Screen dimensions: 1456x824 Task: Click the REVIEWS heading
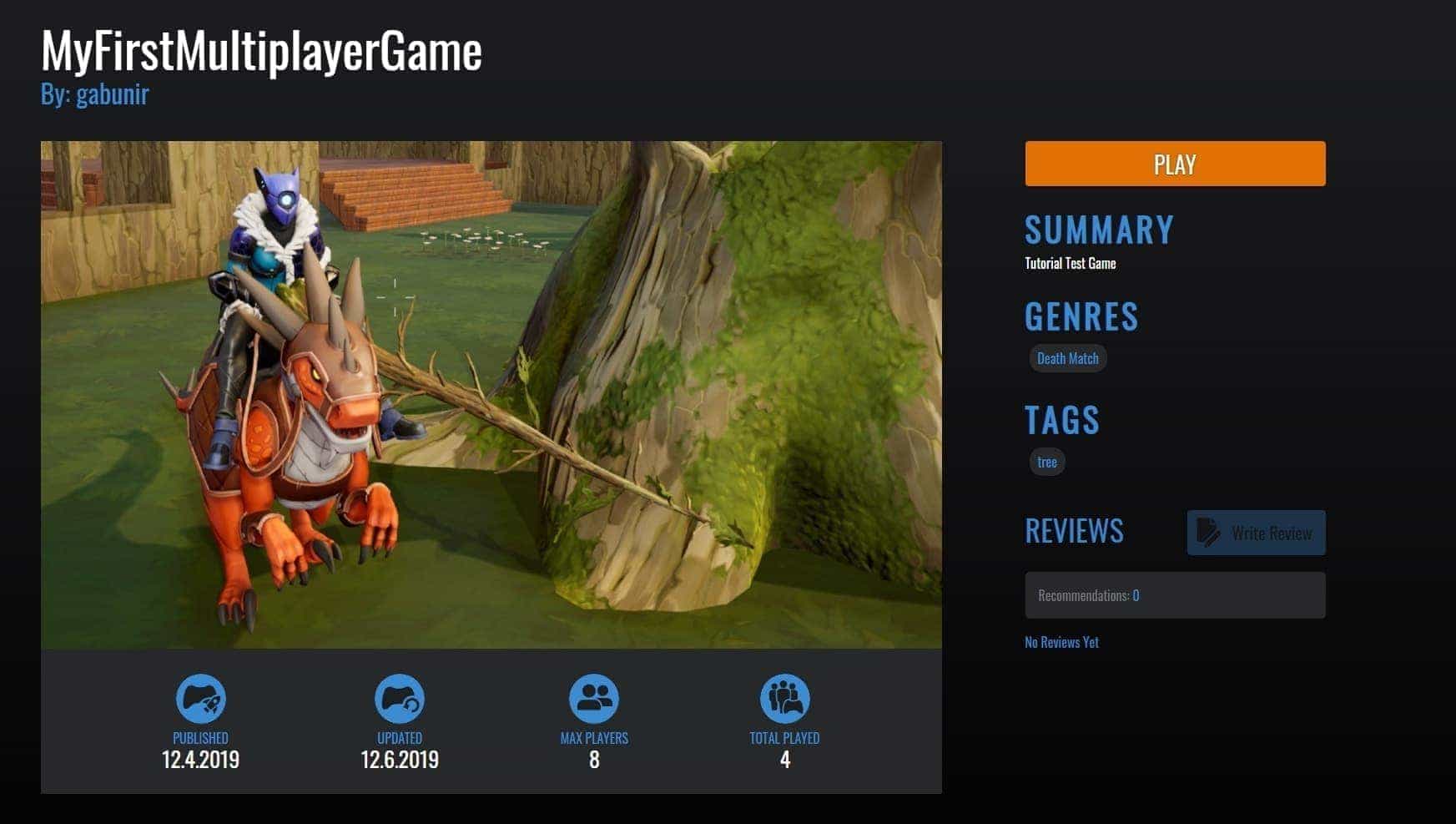click(1074, 532)
